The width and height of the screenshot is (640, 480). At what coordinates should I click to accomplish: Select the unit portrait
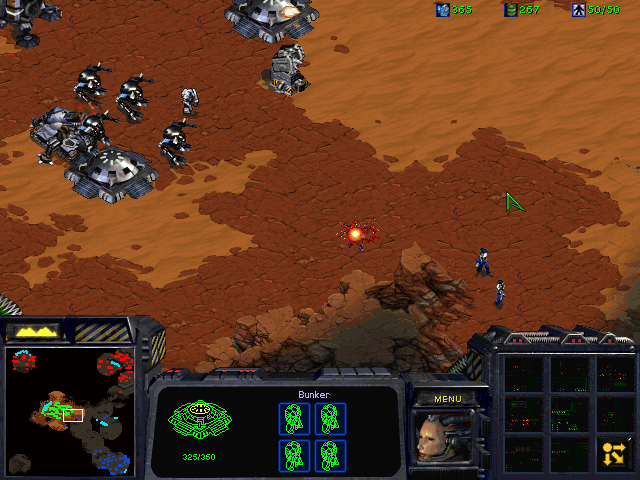[x=443, y=438]
